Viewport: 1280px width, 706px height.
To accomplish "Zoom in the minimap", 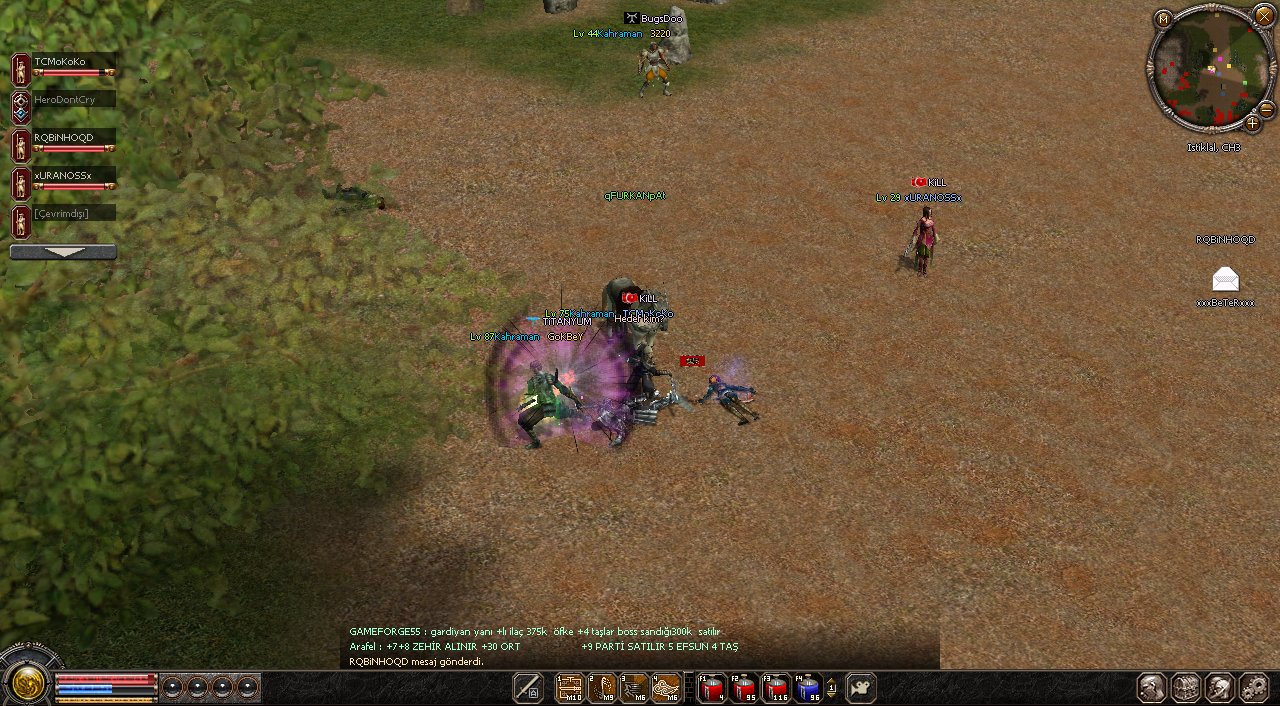I will (x=1252, y=124).
